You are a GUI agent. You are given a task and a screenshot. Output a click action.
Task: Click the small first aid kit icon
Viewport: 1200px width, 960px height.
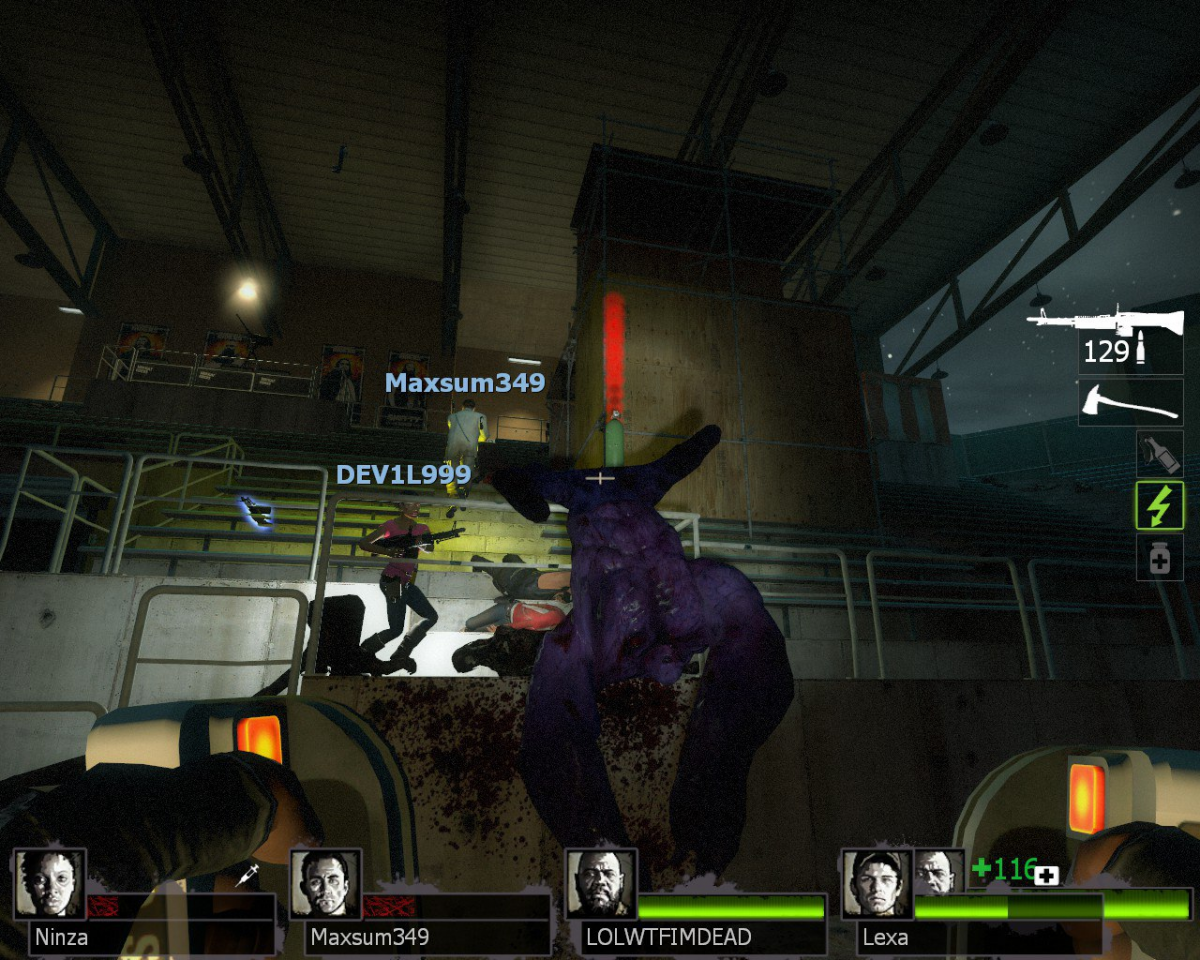click(1047, 876)
